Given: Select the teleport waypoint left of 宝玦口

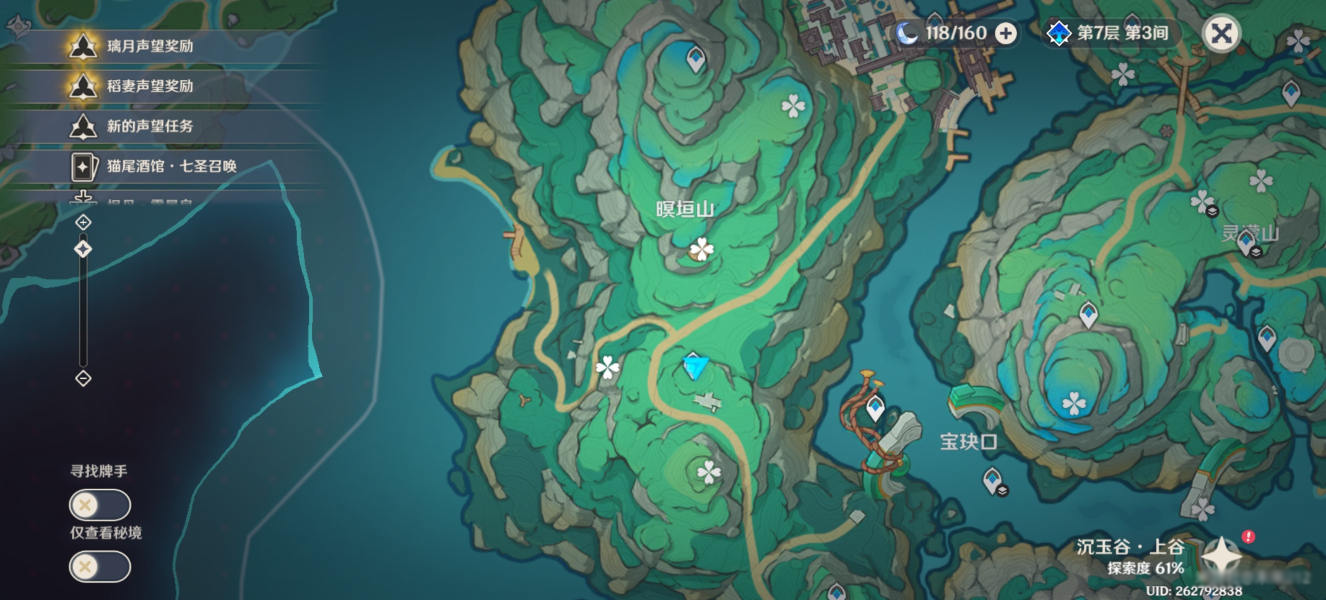Looking at the screenshot, I should (875, 407).
